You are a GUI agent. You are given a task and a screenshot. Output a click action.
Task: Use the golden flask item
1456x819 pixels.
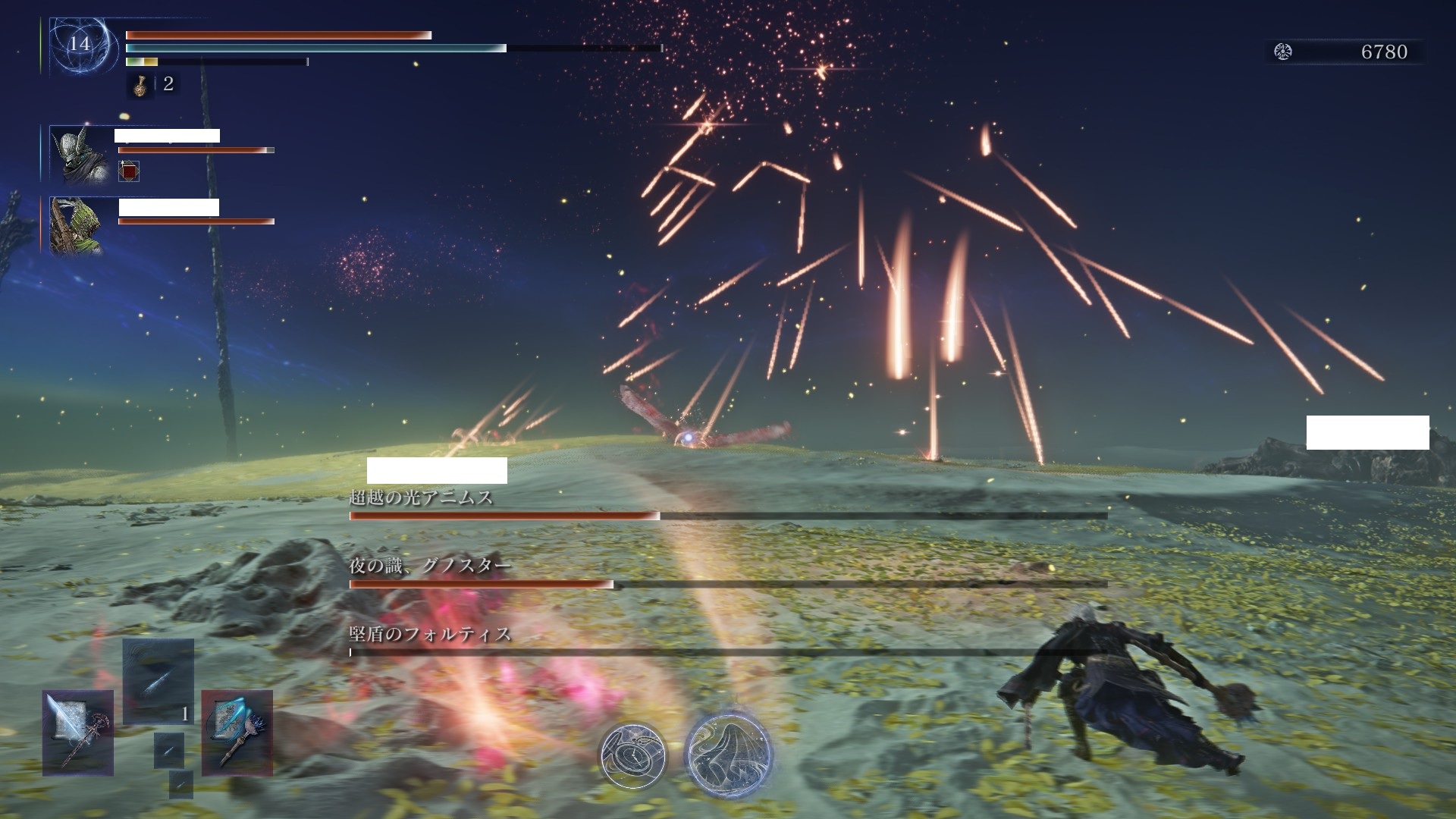(140, 86)
